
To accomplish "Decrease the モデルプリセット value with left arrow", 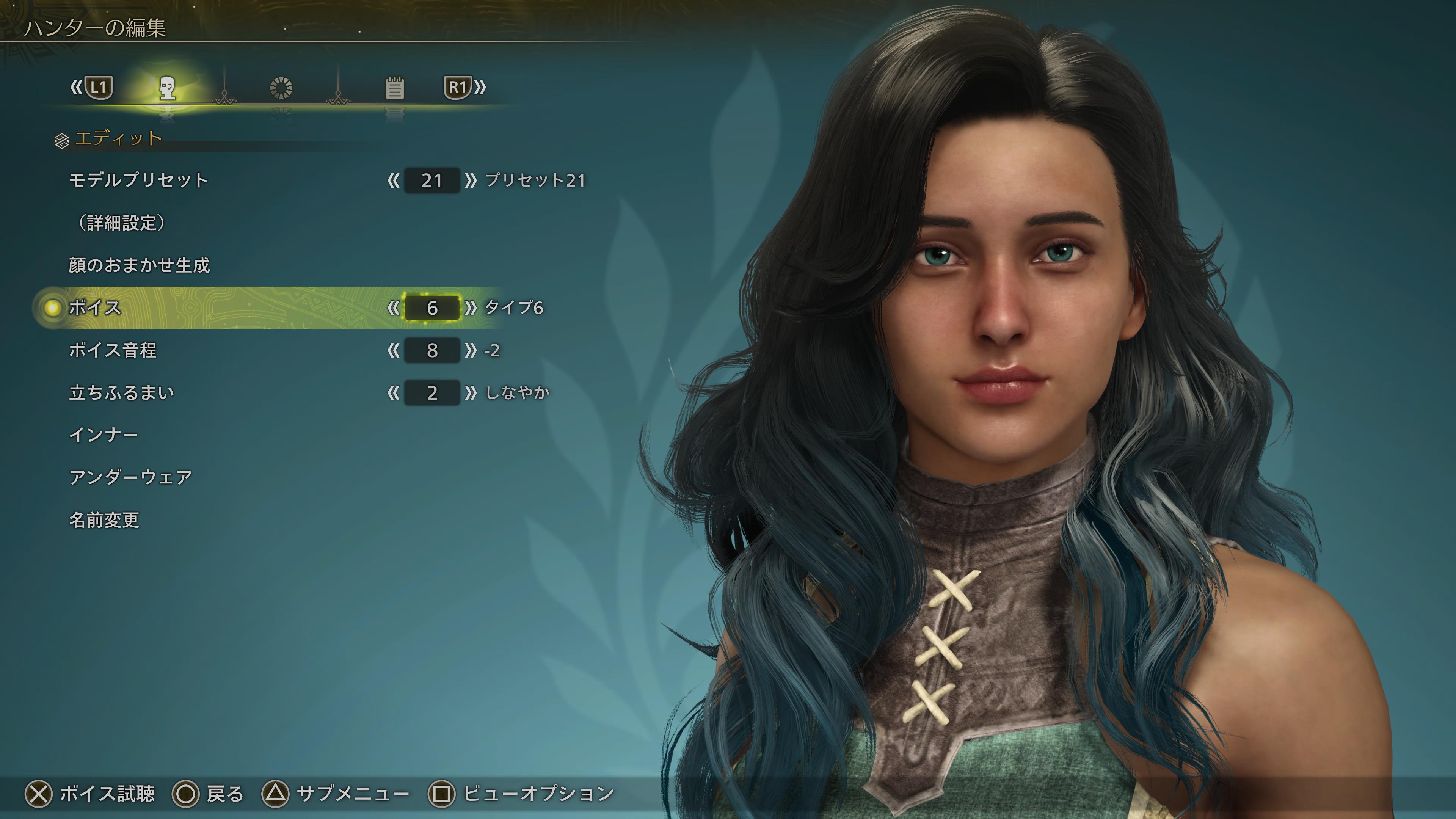I will pyautogui.click(x=394, y=180).
